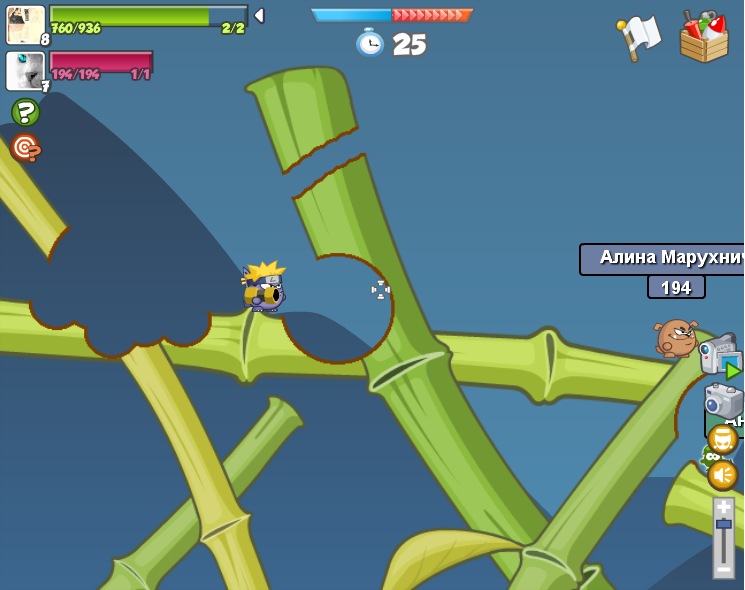Surrender with the white flag icon
The height and width of the screenshot is (590, 745).
639,37
